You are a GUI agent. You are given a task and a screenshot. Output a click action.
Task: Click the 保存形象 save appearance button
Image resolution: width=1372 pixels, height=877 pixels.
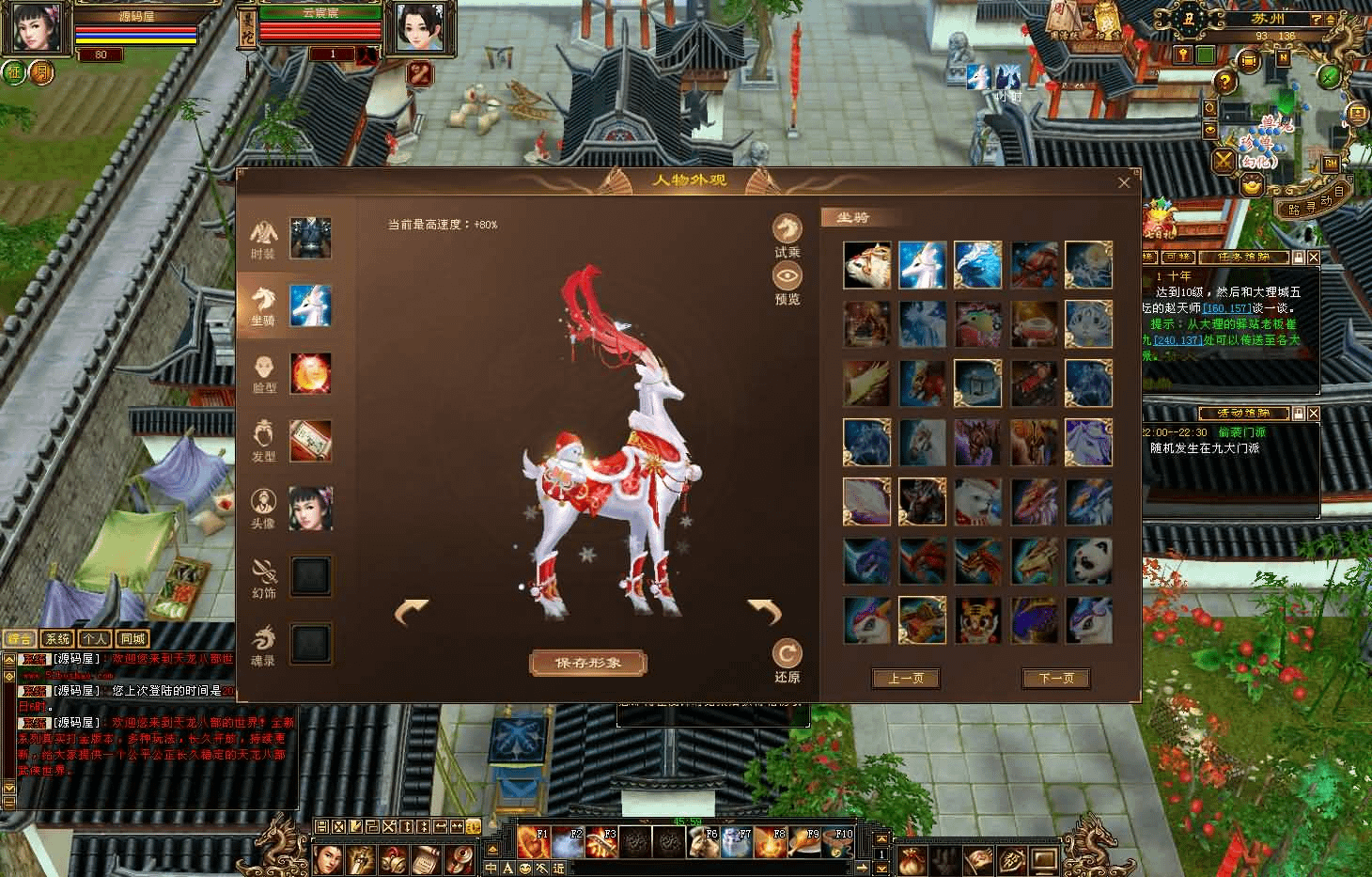(x=588, y=663)
